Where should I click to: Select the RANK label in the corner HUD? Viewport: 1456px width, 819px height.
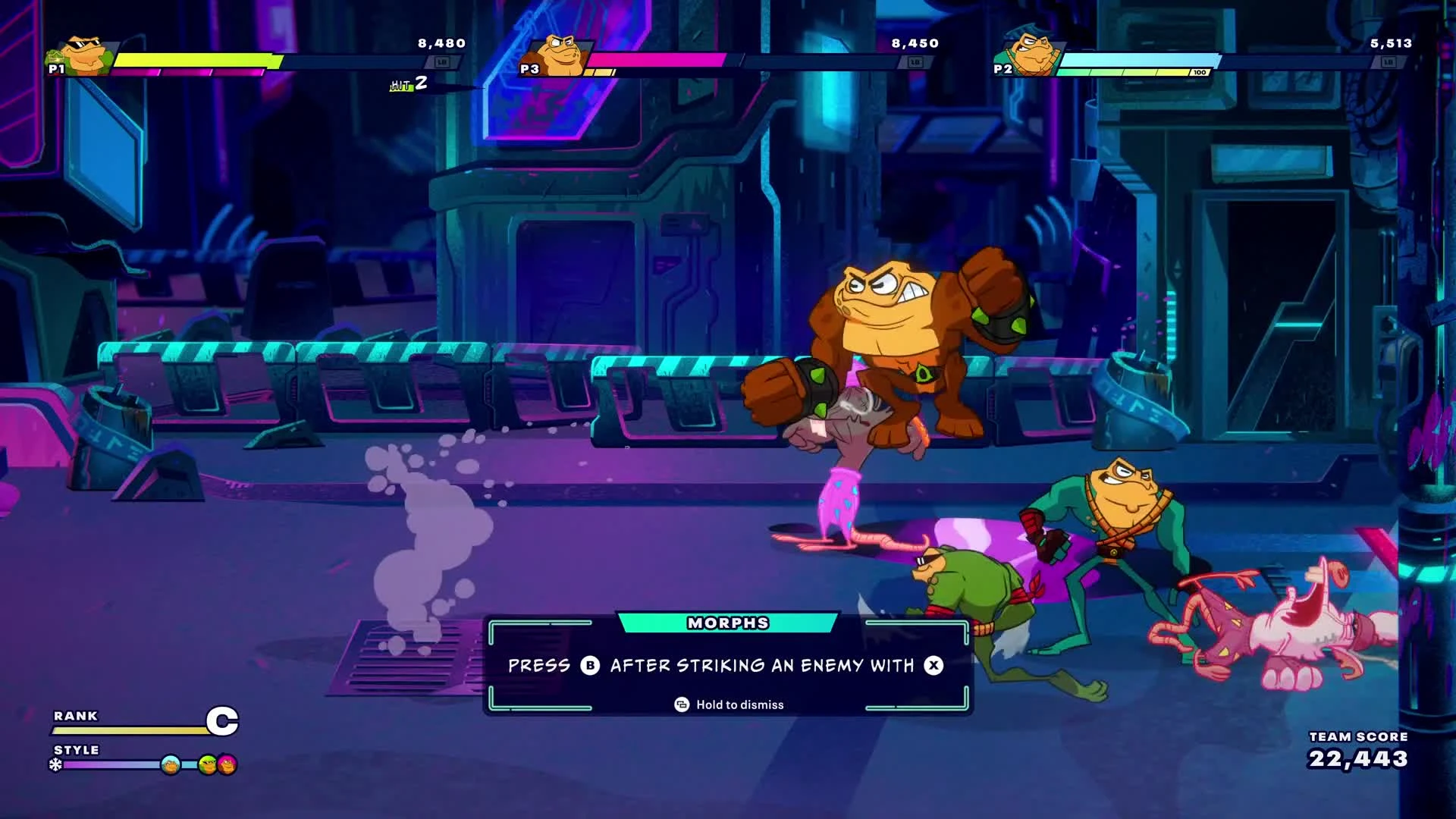click(74, 716)
